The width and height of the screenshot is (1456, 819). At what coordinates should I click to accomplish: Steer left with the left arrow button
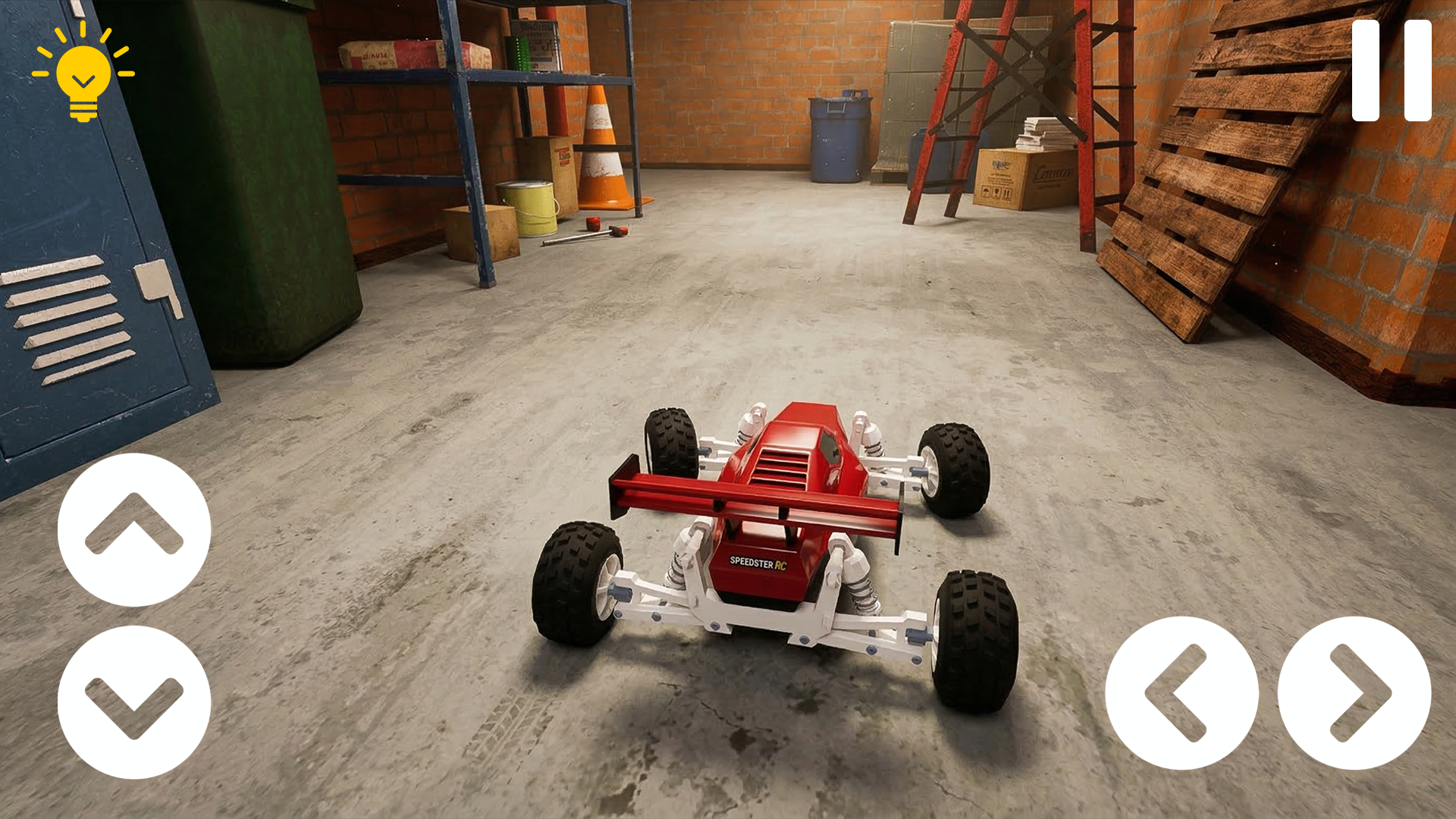pos(1181,693)
